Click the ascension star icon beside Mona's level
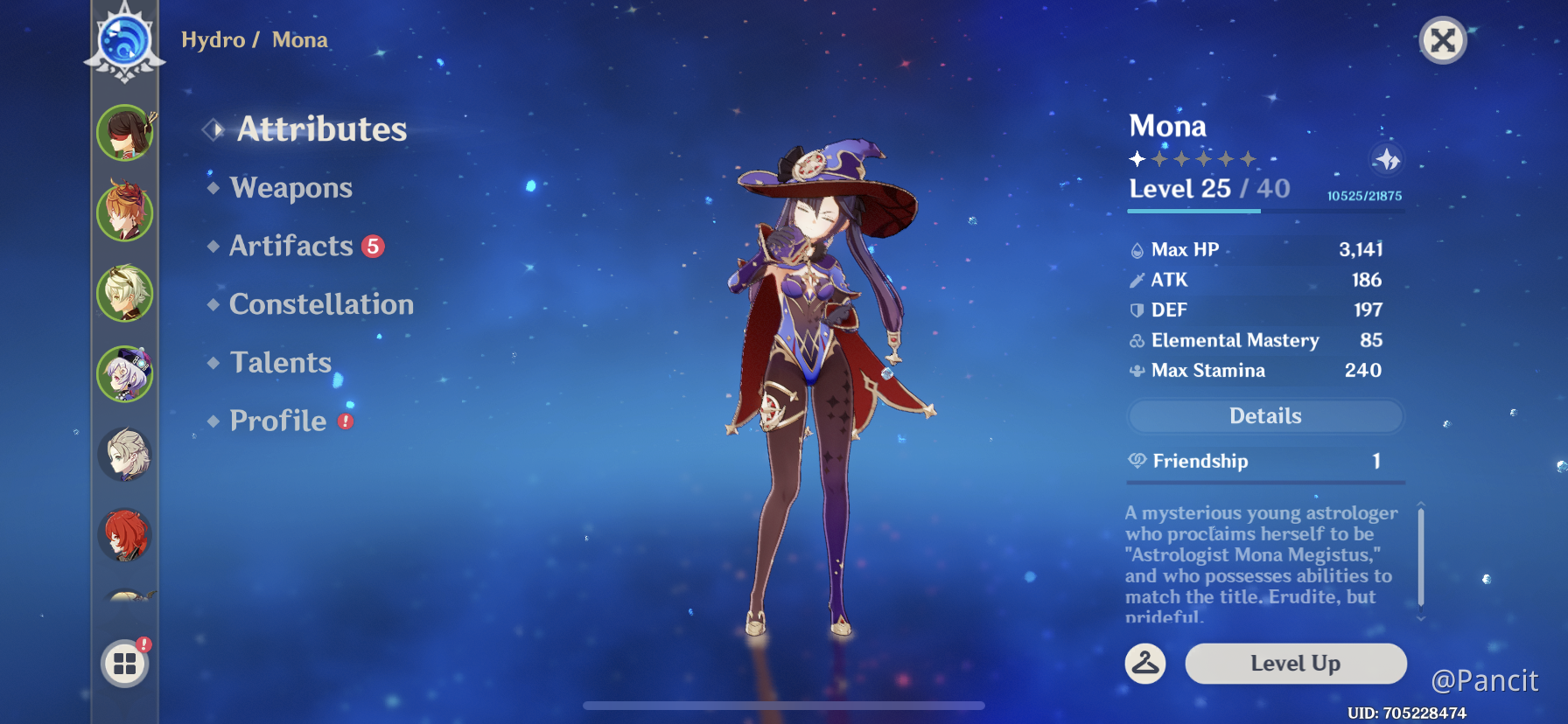The height and width of the screenshot is (724, 1568). pyautogui.click(x=1386, y=160)
